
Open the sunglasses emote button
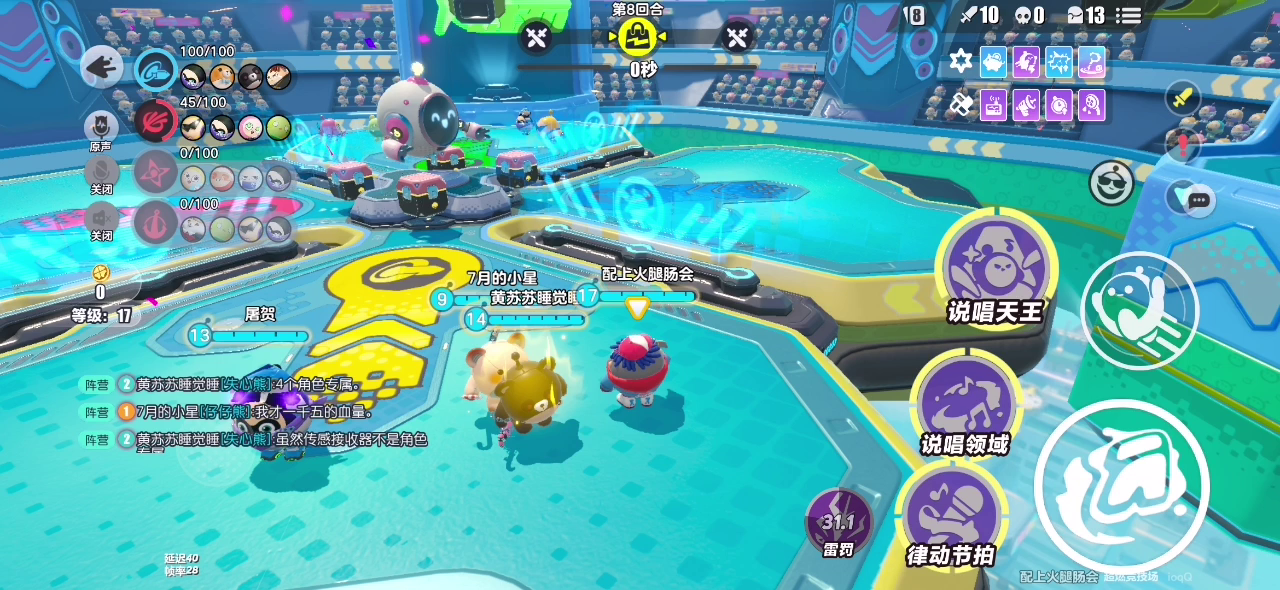tap(1111, 182)
